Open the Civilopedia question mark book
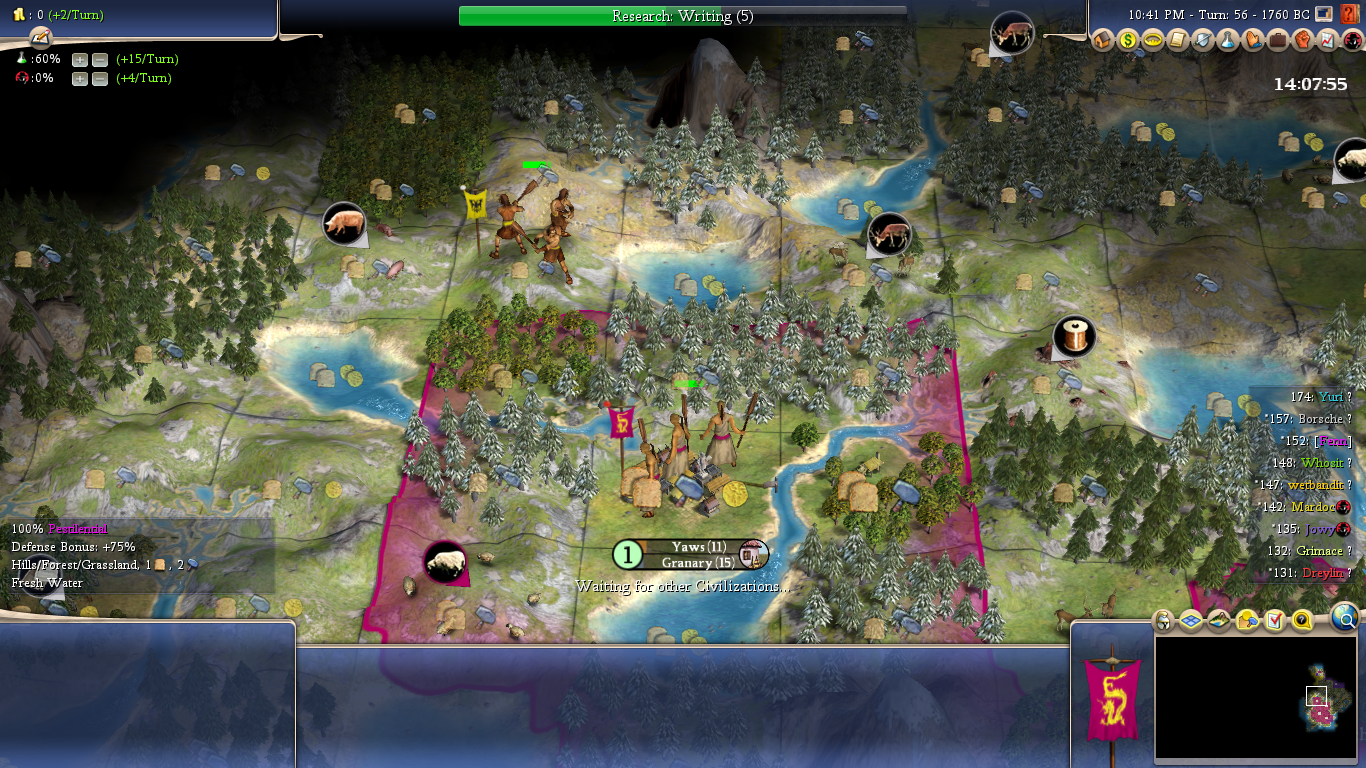Viewport: 1366px width, 768px height. pos(1348,14)
